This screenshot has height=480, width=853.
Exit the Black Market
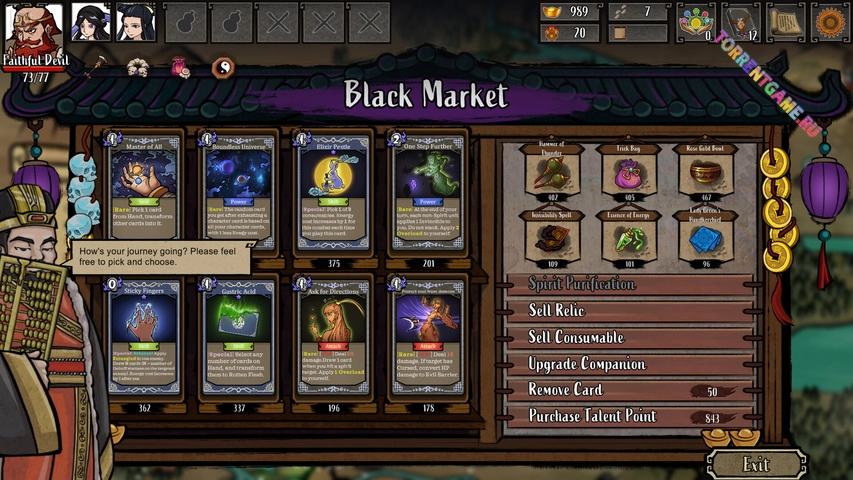click(x=757, y=464)
